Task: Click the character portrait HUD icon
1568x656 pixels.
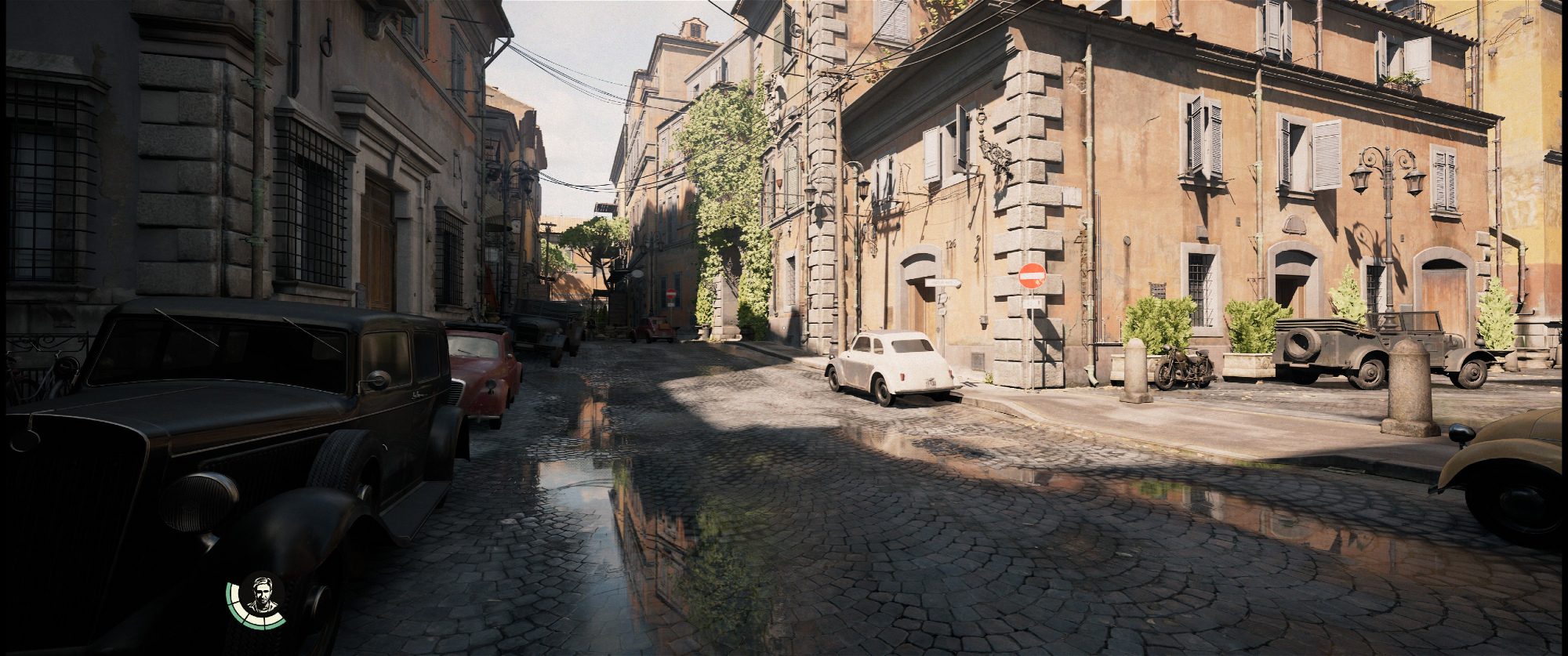Action: click(260, 596)
